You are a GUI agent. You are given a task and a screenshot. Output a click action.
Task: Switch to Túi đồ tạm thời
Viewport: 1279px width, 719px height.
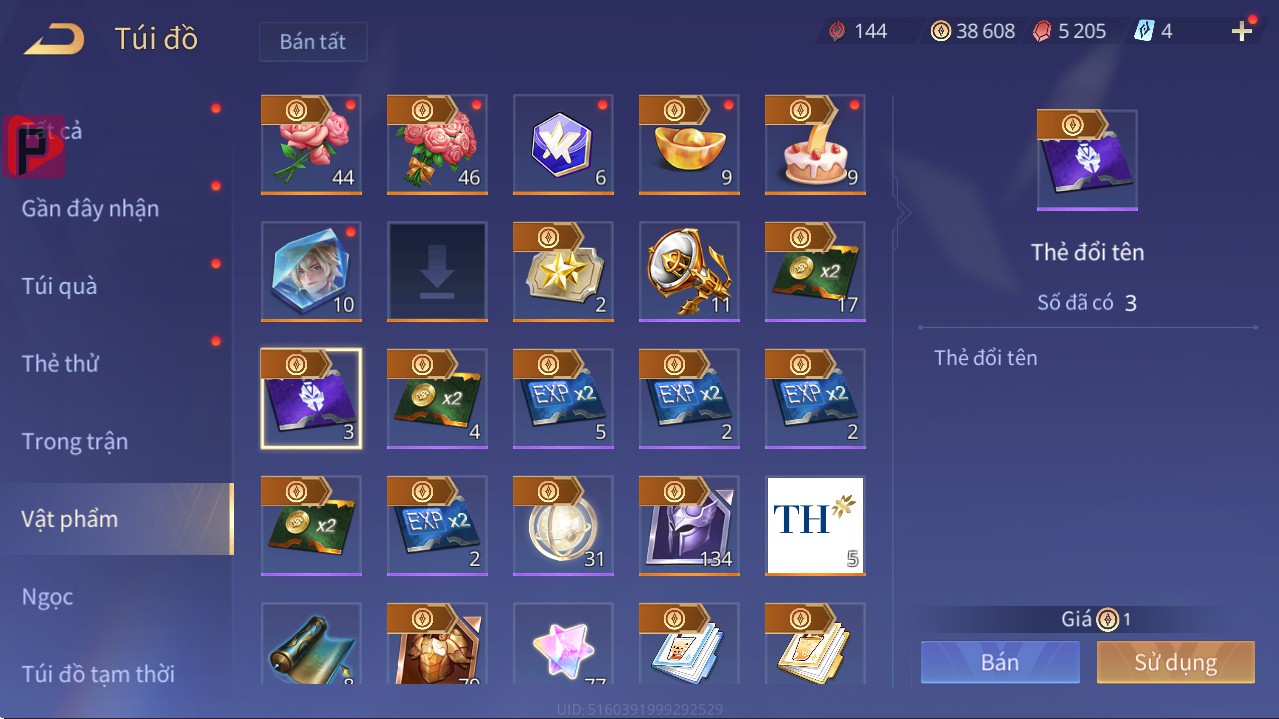coord(98,674)
